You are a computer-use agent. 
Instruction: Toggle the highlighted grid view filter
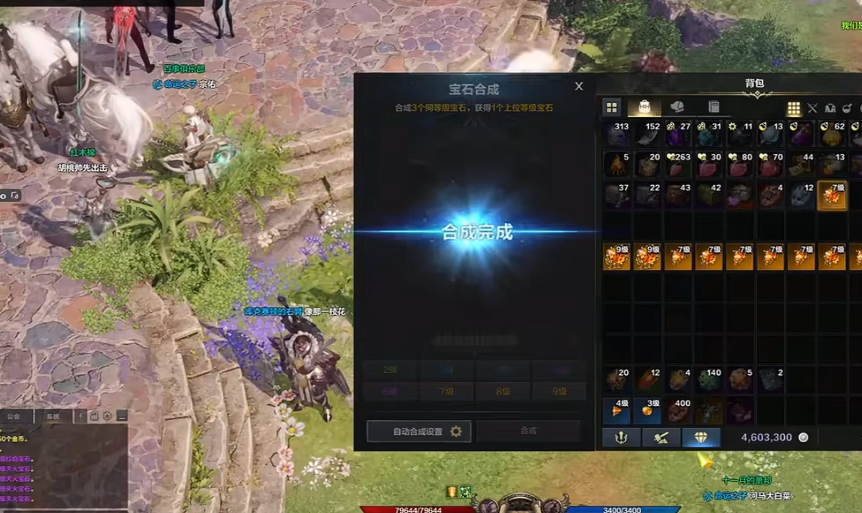794,108
